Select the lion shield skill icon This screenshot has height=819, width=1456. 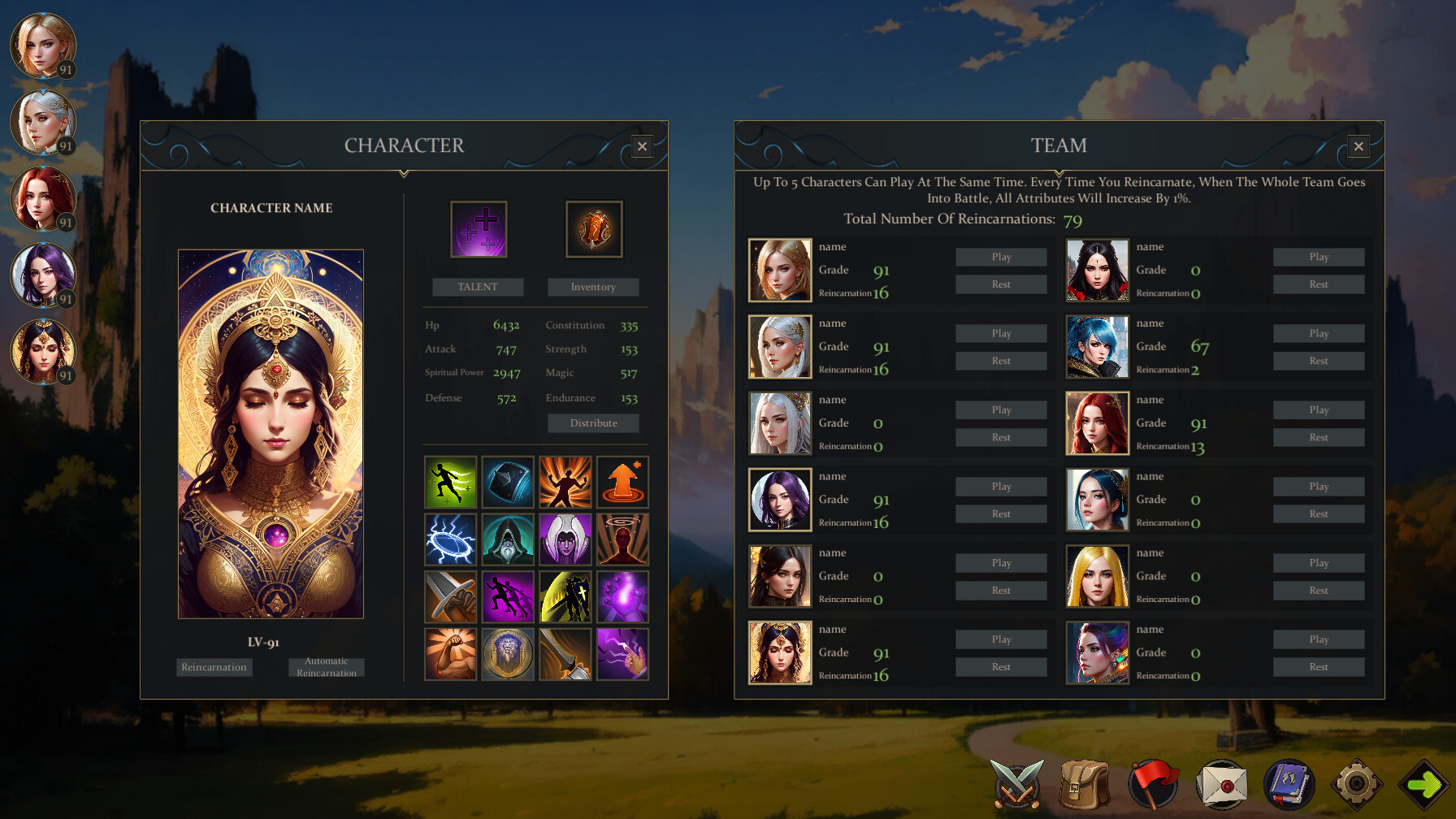pos(508,652)
